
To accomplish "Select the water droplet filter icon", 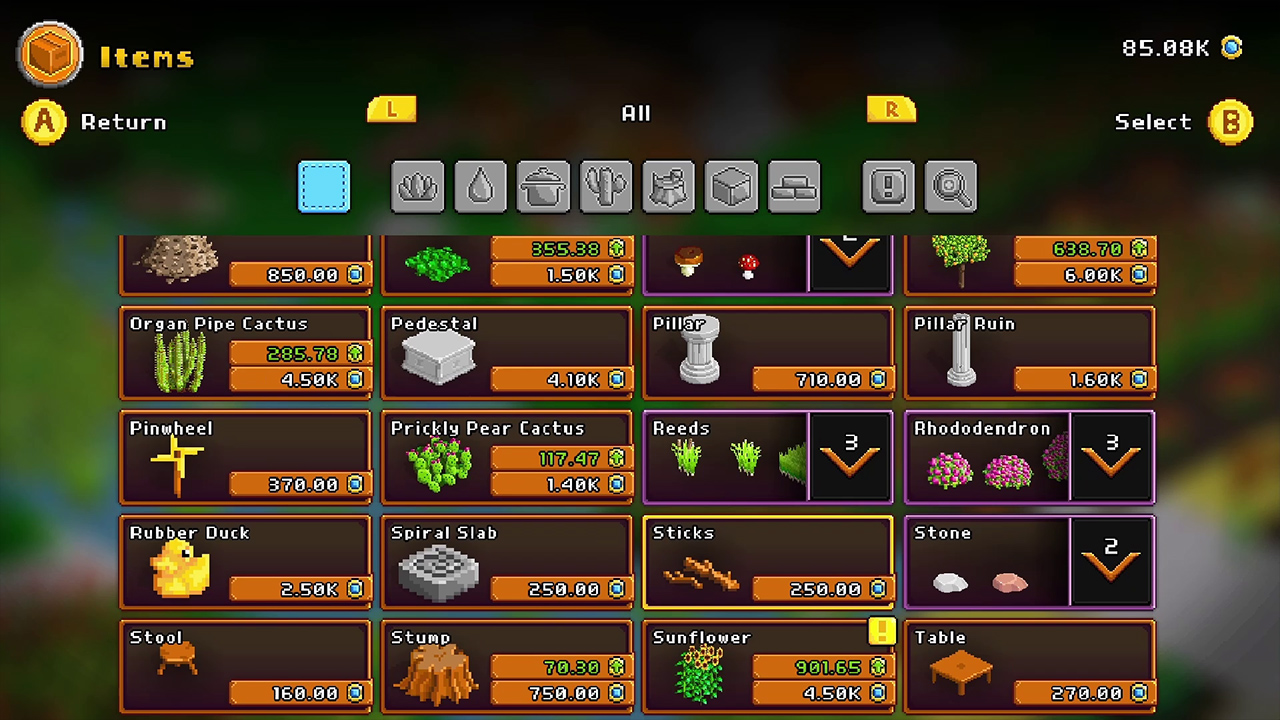I will tap(480, 187).
